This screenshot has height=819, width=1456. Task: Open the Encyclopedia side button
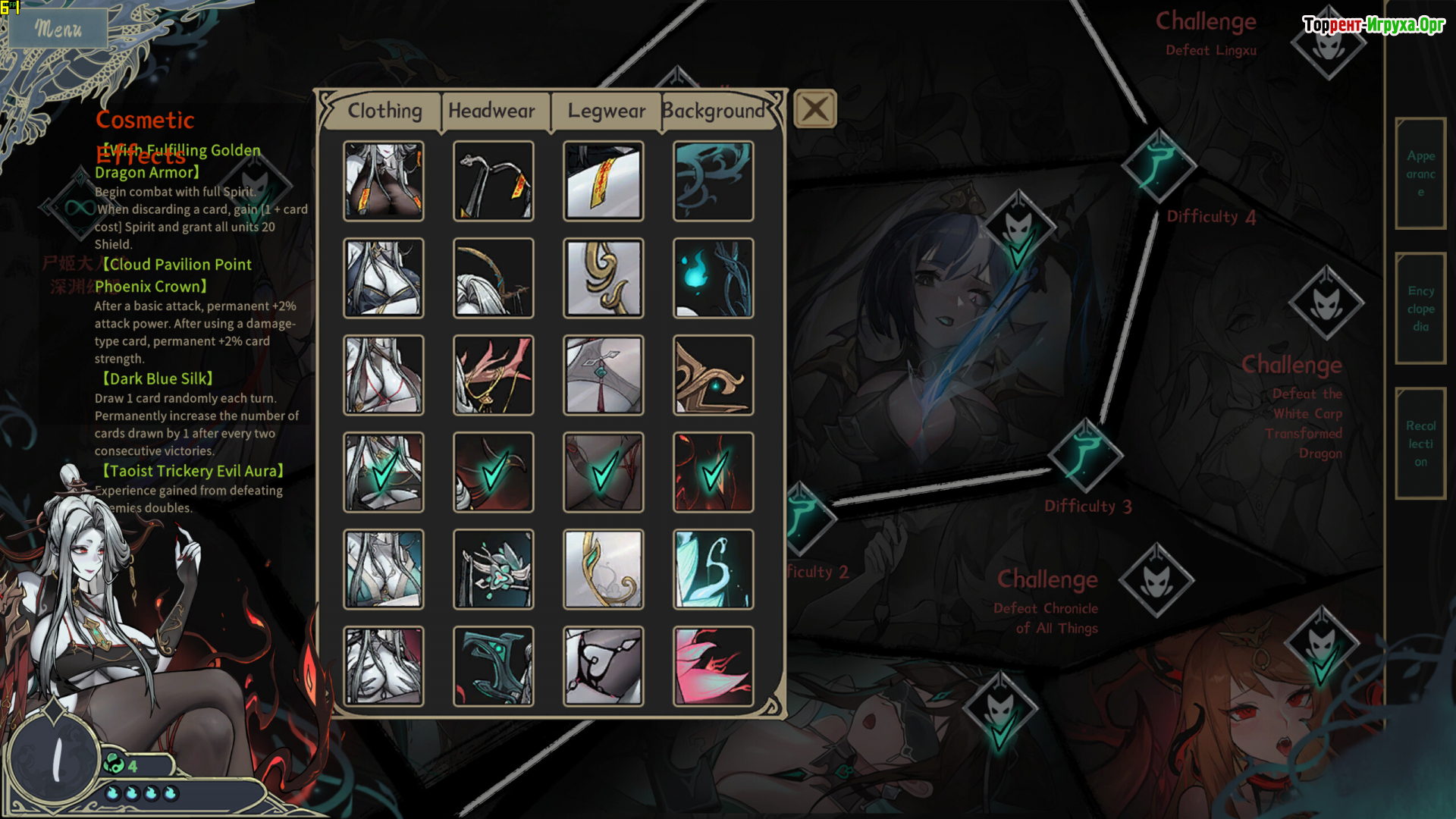click(1420, 309)
